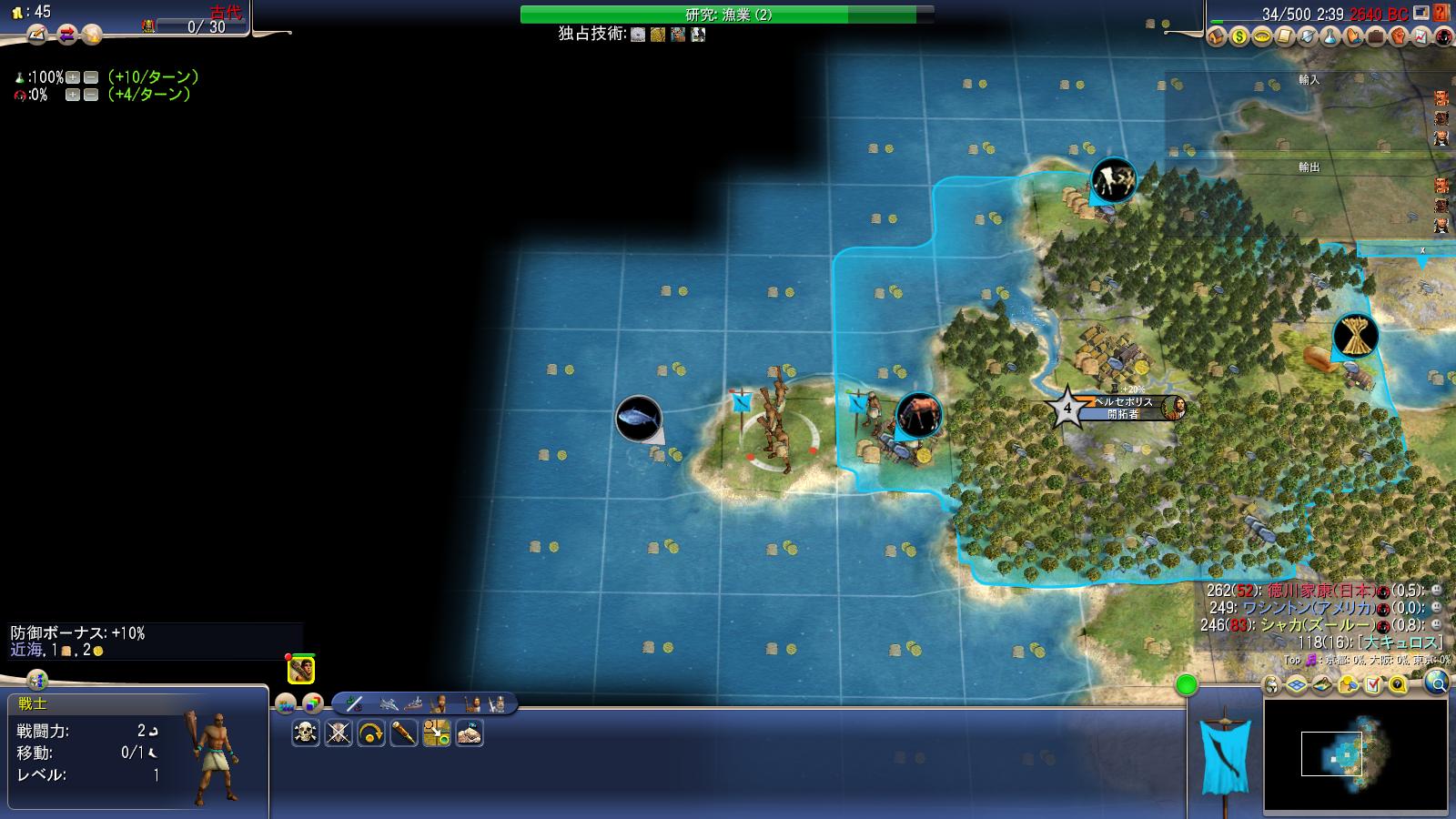Select the ペルセポリス city name bar
The width and height of the screenshot is (1456, 819).
pyautogui.click(x=1123, y=401)
